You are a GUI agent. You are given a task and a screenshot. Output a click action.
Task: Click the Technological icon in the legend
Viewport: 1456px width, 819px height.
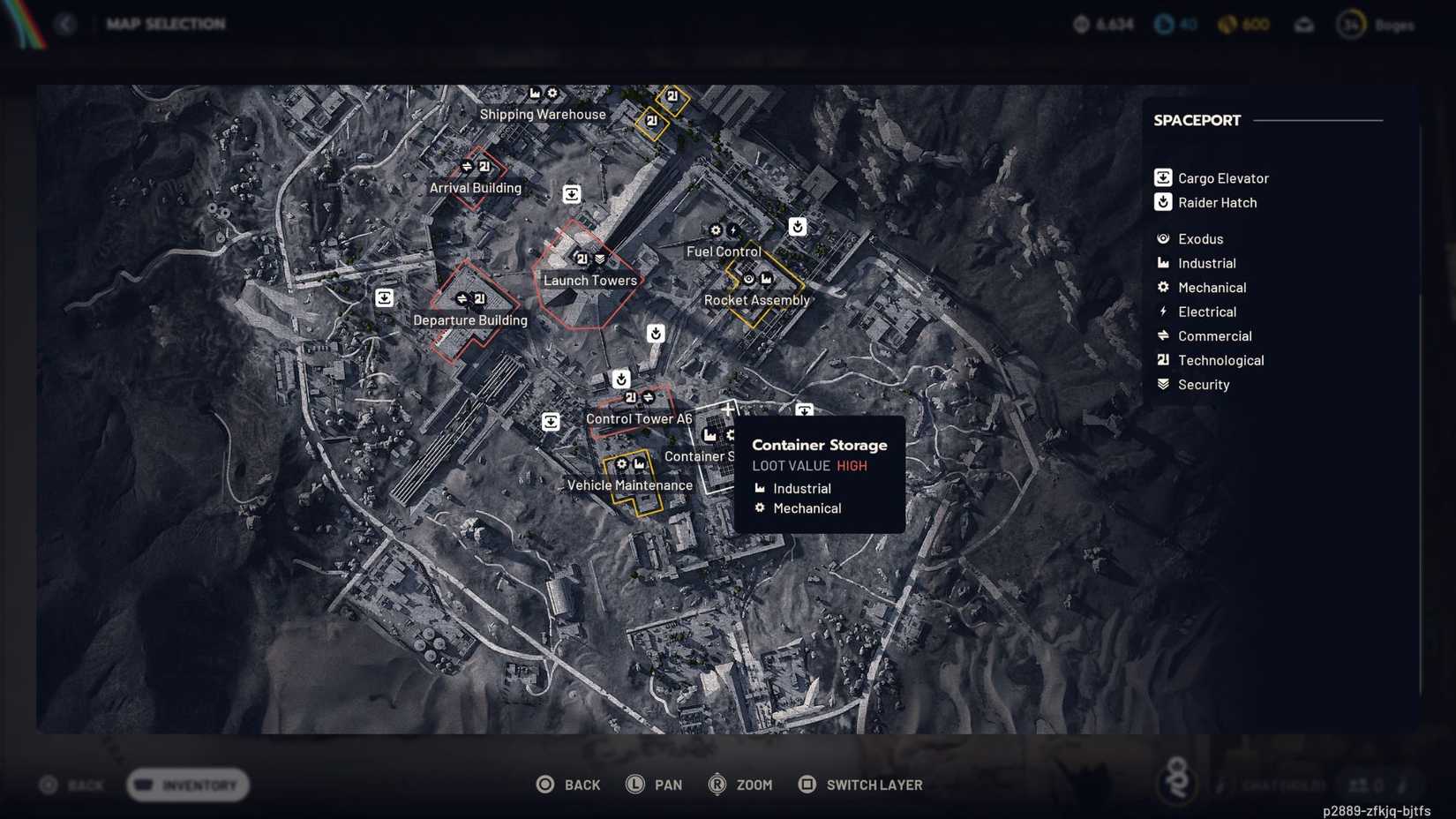[1162, 360]
